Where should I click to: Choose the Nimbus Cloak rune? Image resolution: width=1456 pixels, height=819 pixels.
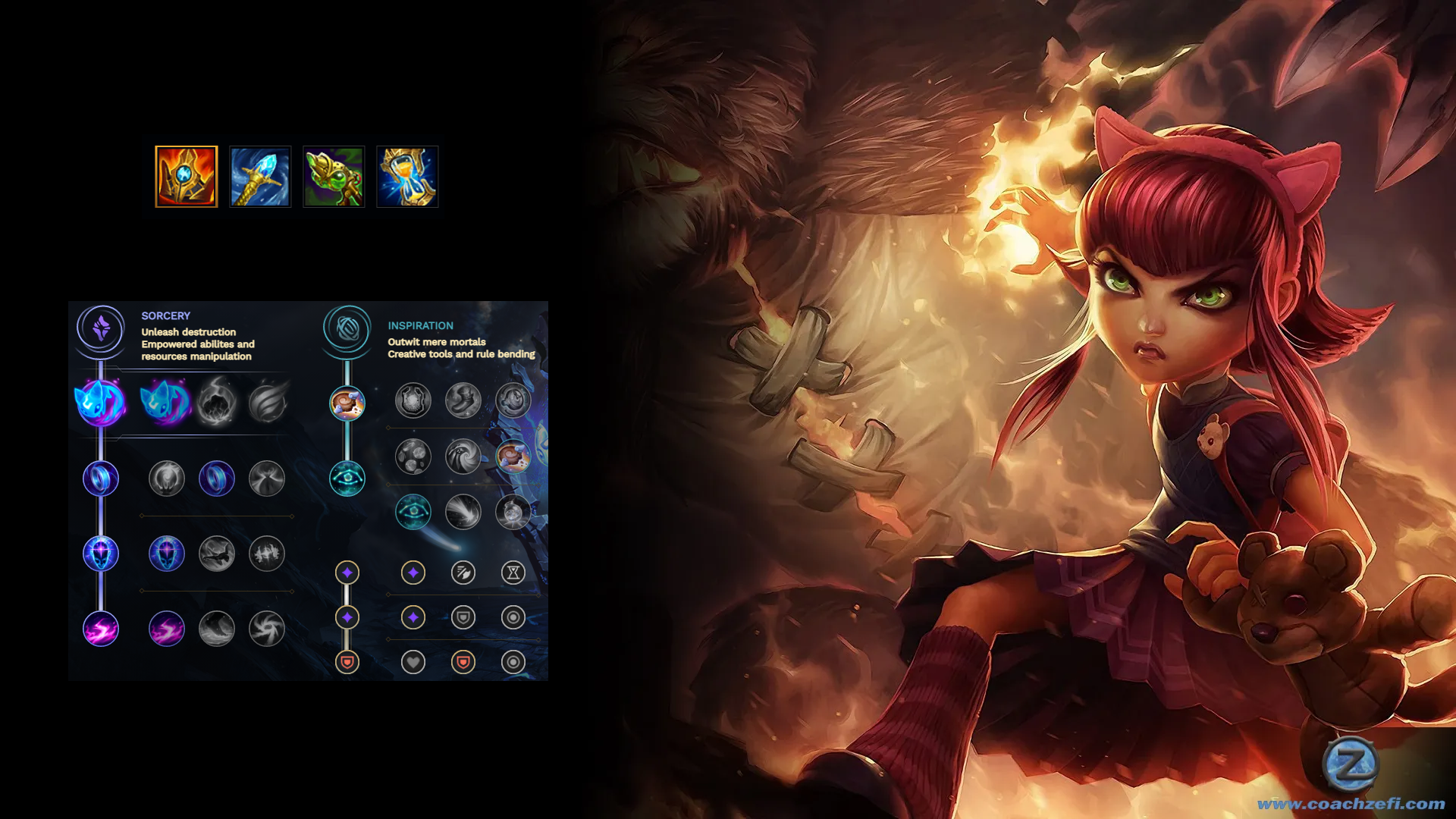pos(267,479)
